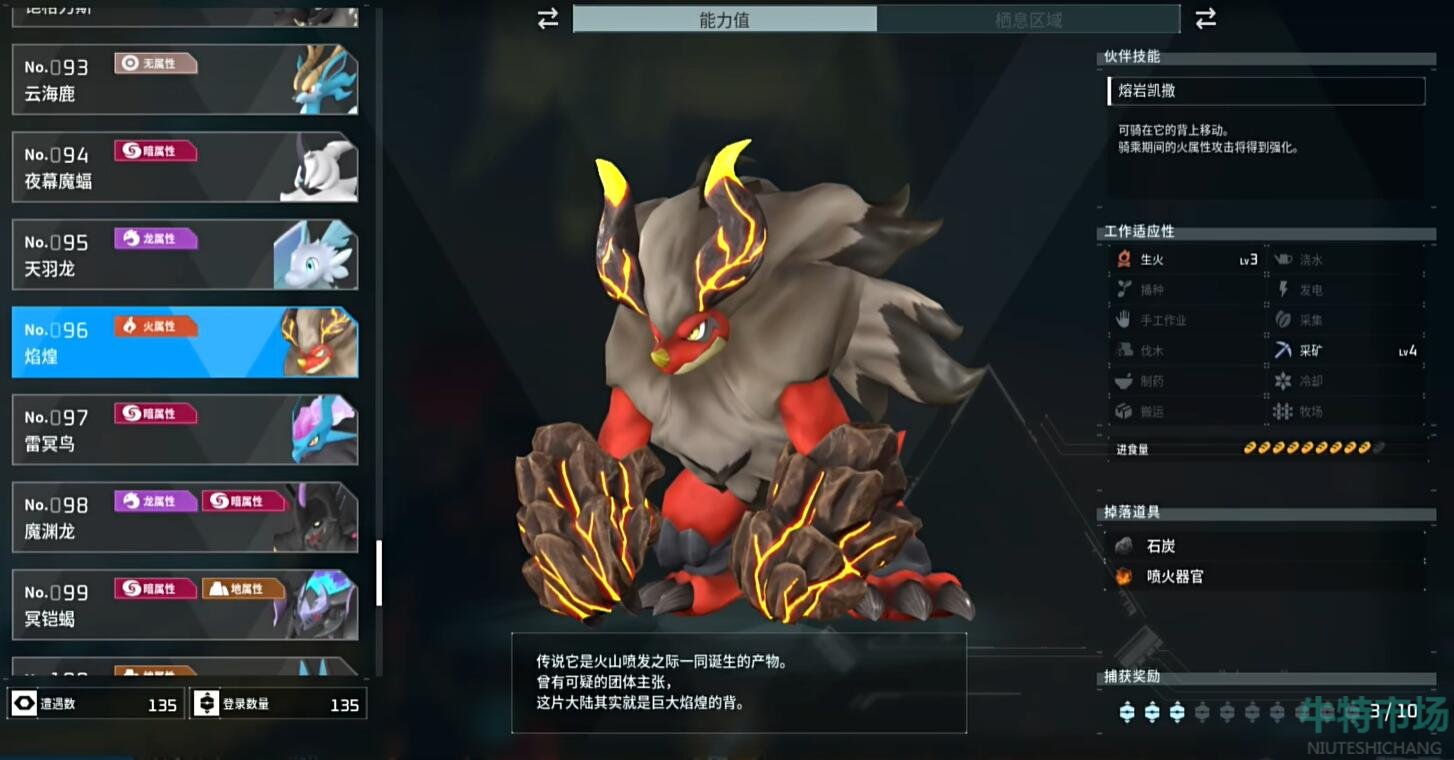
Task: Click the 石炭 coal drop item icon
Action: click(x=1123, y=546)
